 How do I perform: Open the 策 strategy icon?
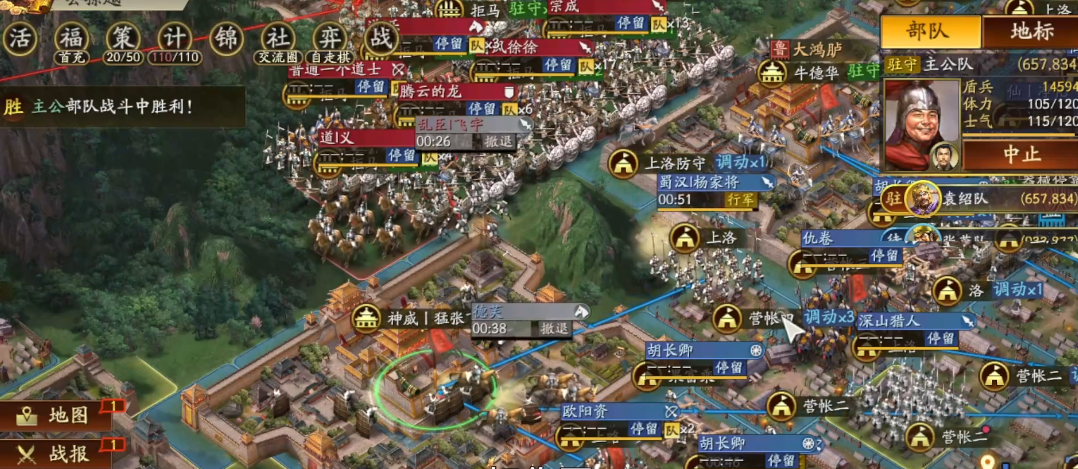tap(122, 38)
